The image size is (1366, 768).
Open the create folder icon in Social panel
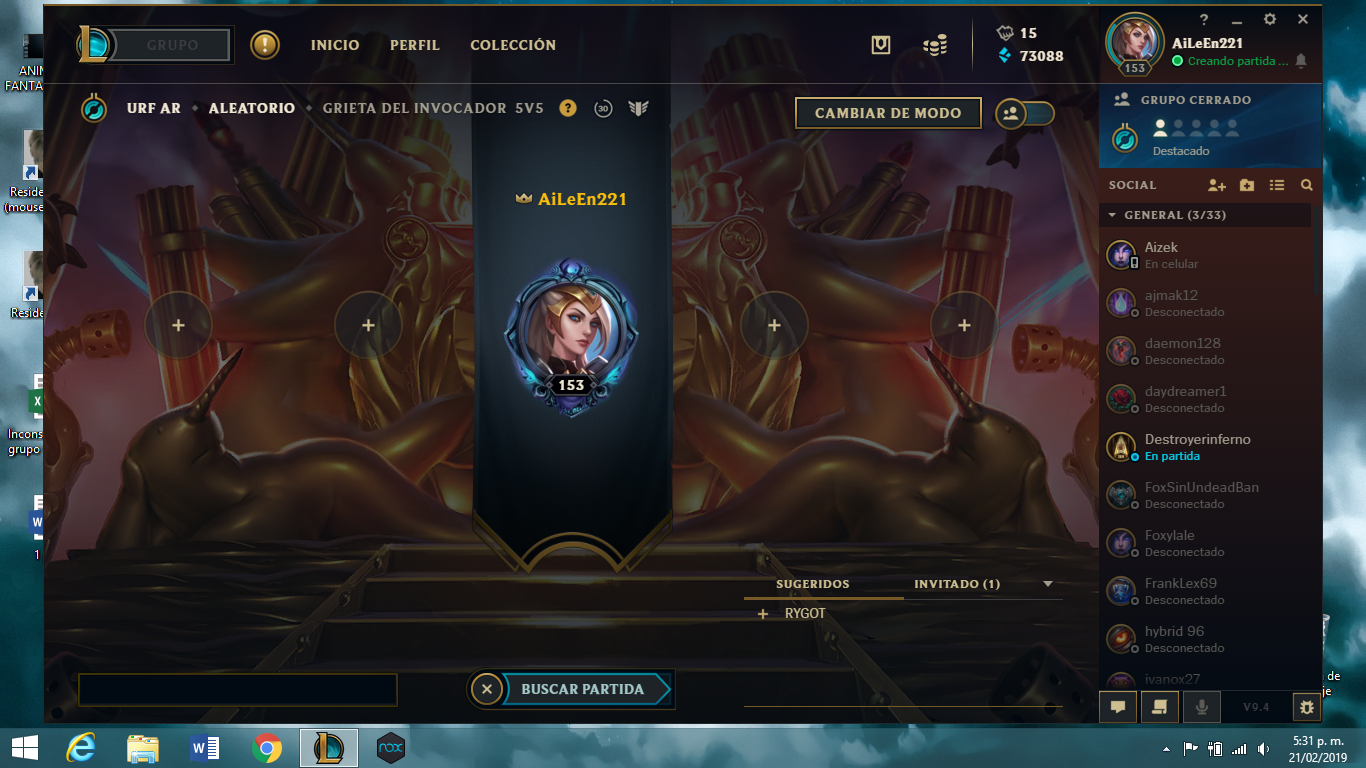tap(1247, 185)
